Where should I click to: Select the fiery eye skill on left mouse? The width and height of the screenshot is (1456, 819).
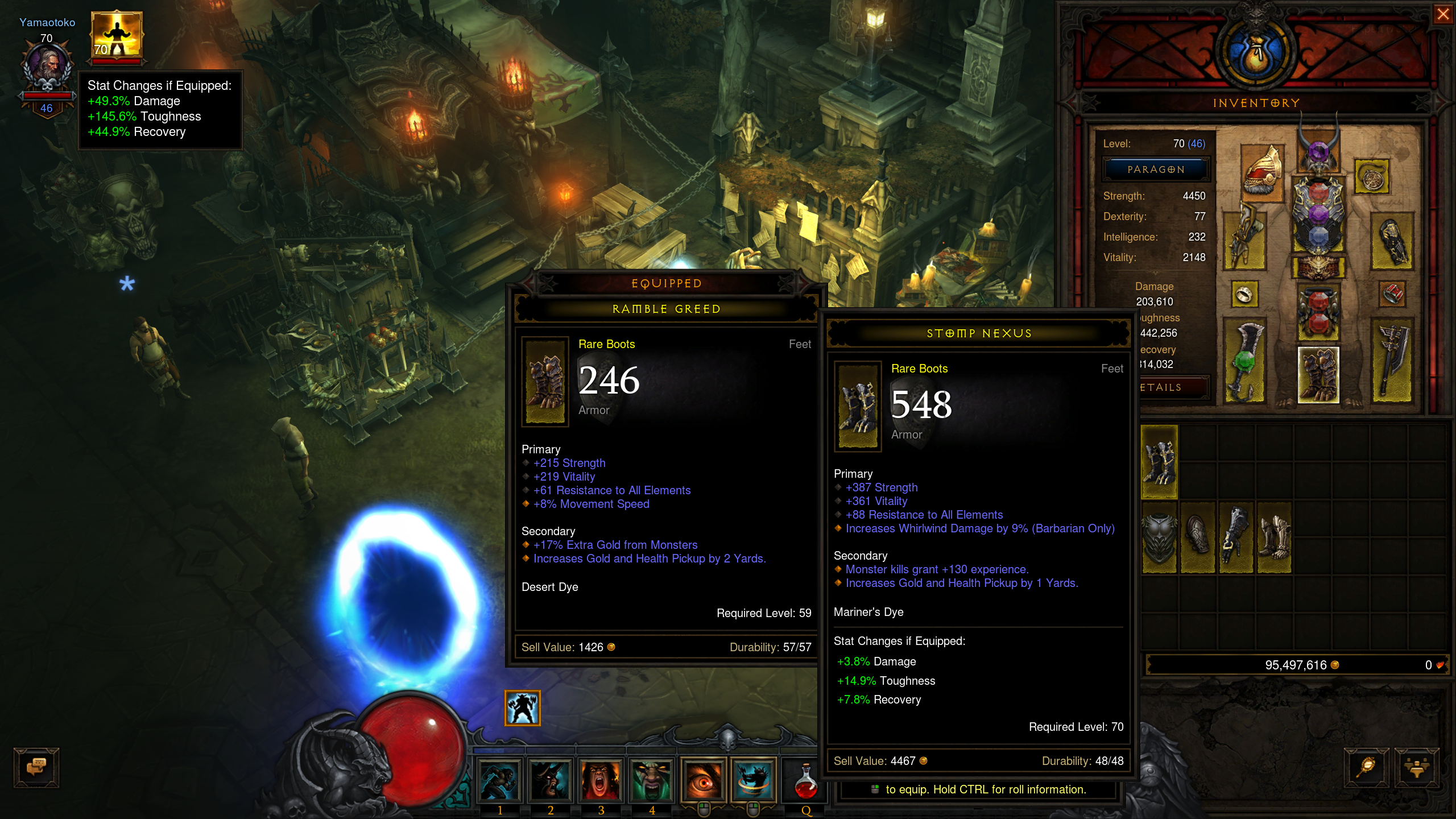click(703, 780)
